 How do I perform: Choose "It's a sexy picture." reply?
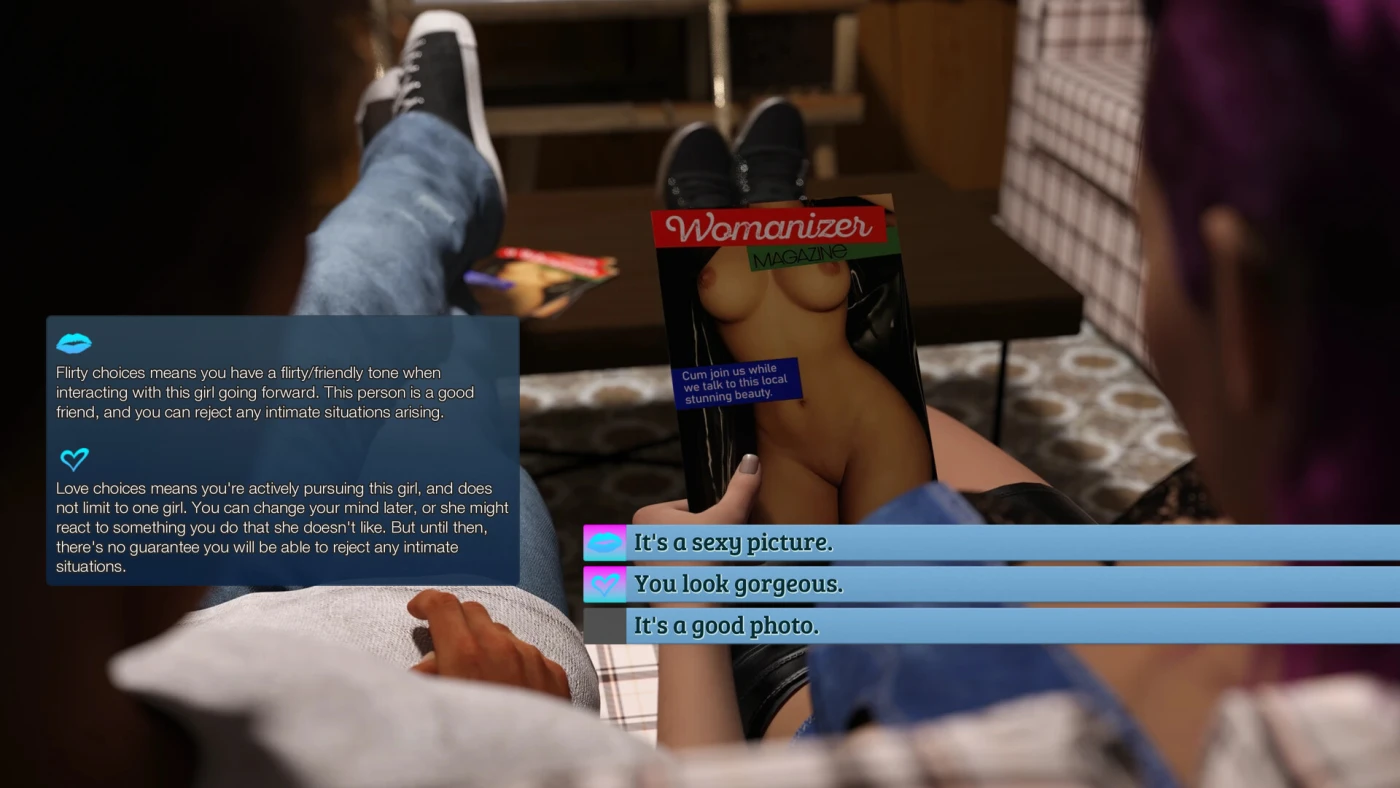(x=733, y=543)
